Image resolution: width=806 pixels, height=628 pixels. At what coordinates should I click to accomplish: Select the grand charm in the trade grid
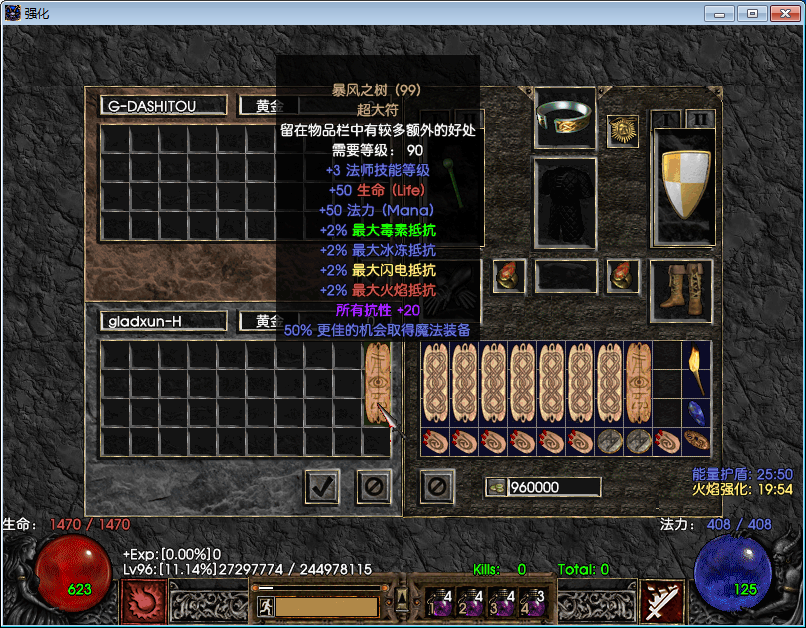point(378,384)
